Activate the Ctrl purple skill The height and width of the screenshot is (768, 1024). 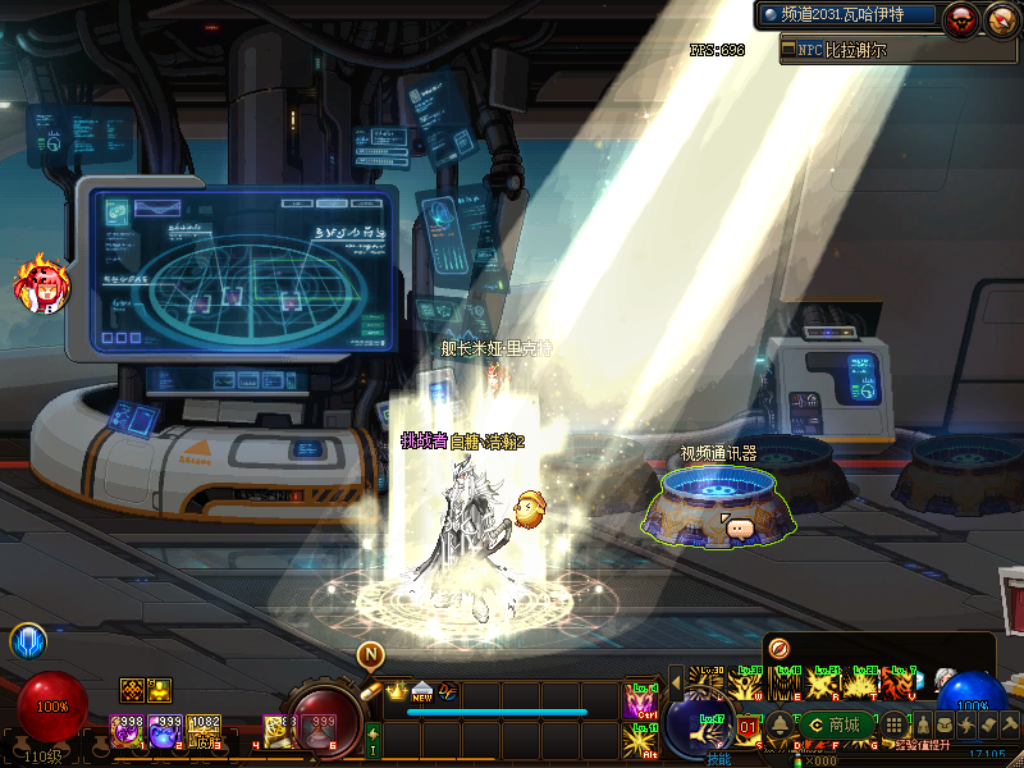640,700
